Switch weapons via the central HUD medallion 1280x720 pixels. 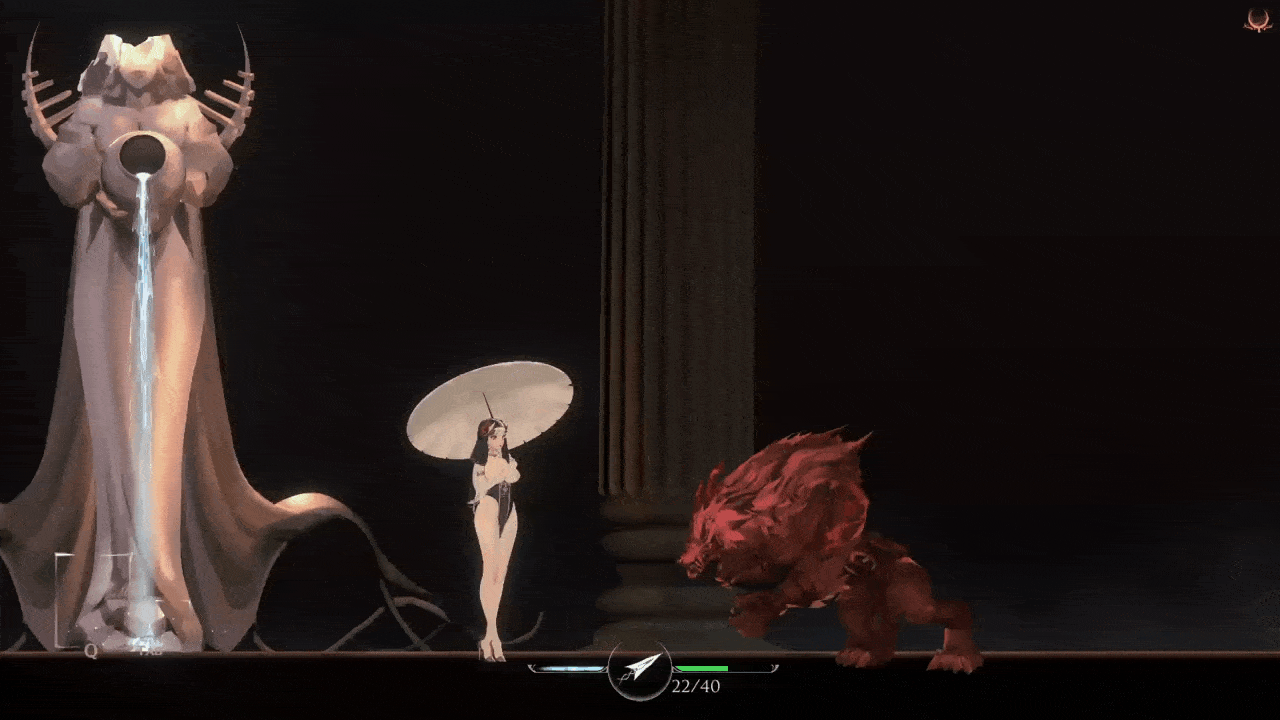640,672
